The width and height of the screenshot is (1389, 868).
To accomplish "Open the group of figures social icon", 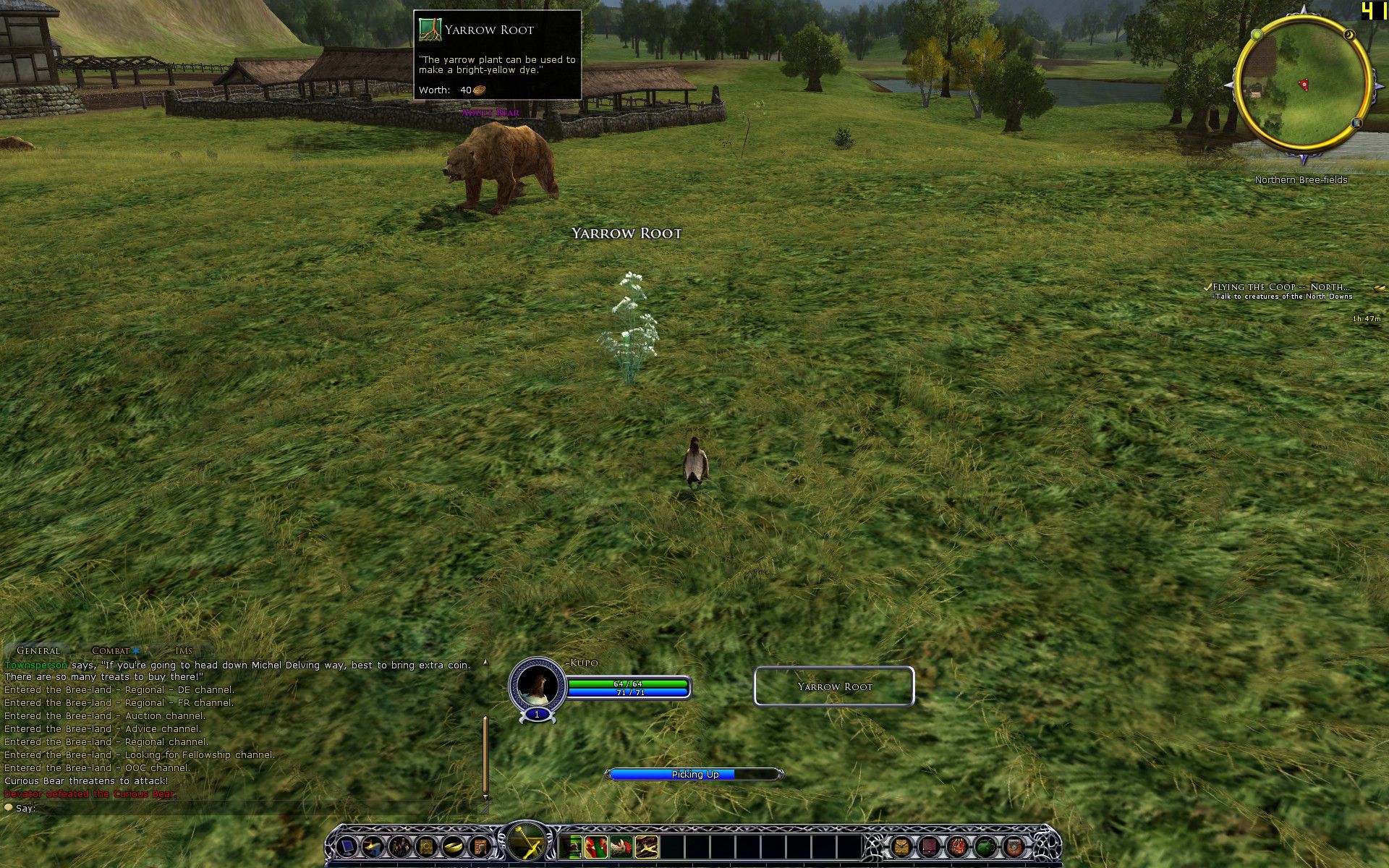I will pyautogui.click(x=400, y=846).
